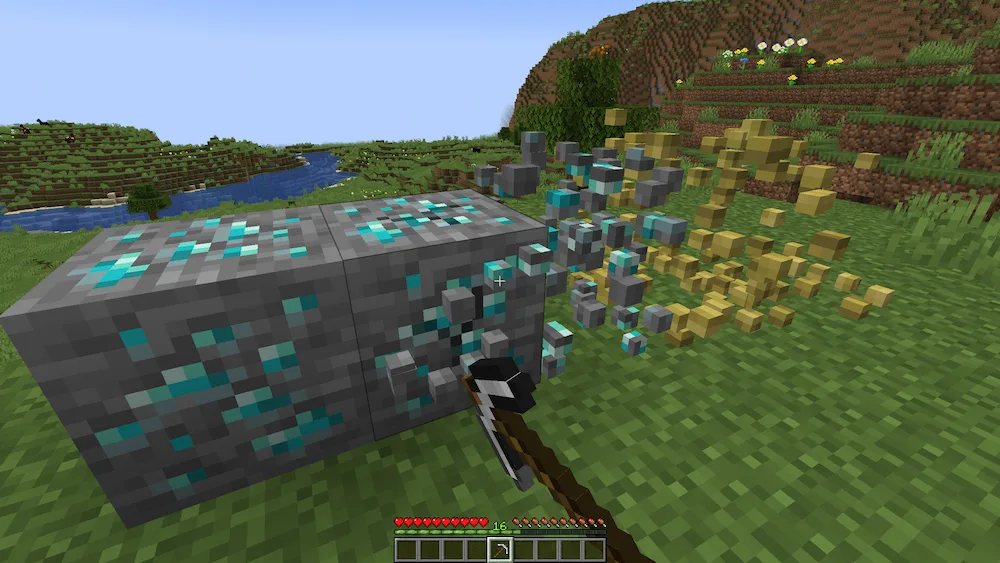Select the pickaxe hotbar slot
Image resolution: width=1000 pixels, height=563 pixels.
[499, 550]
